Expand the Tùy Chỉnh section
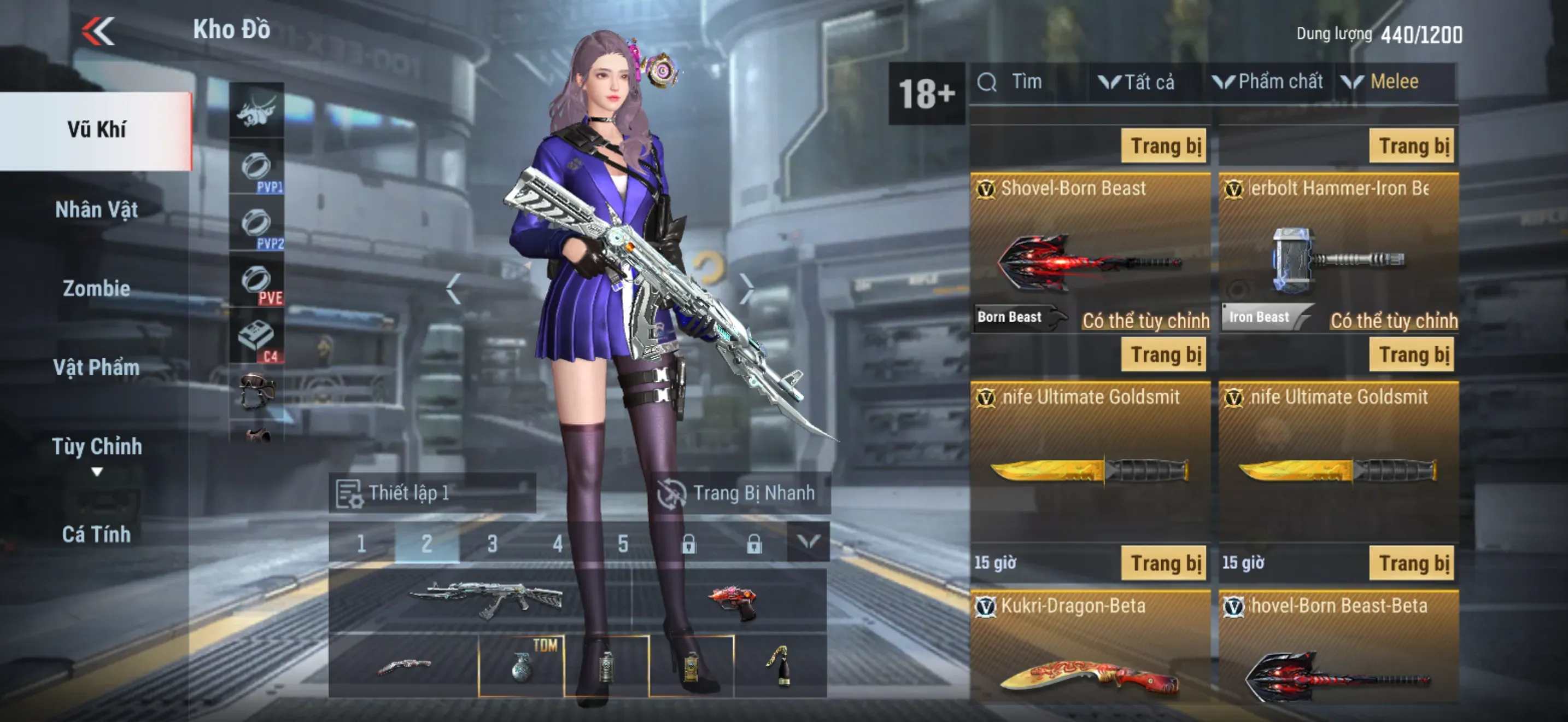Viewport: 1568px width, 722px height. click(96, 452)
